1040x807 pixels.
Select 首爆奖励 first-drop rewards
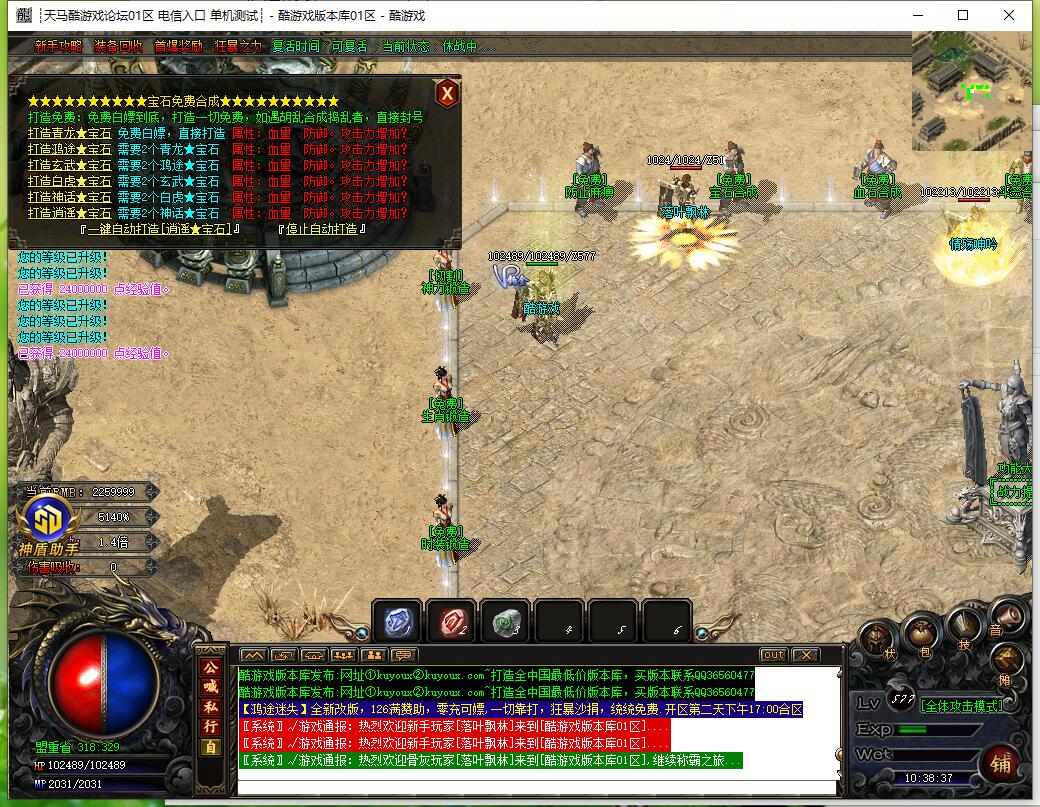(178, 46)
